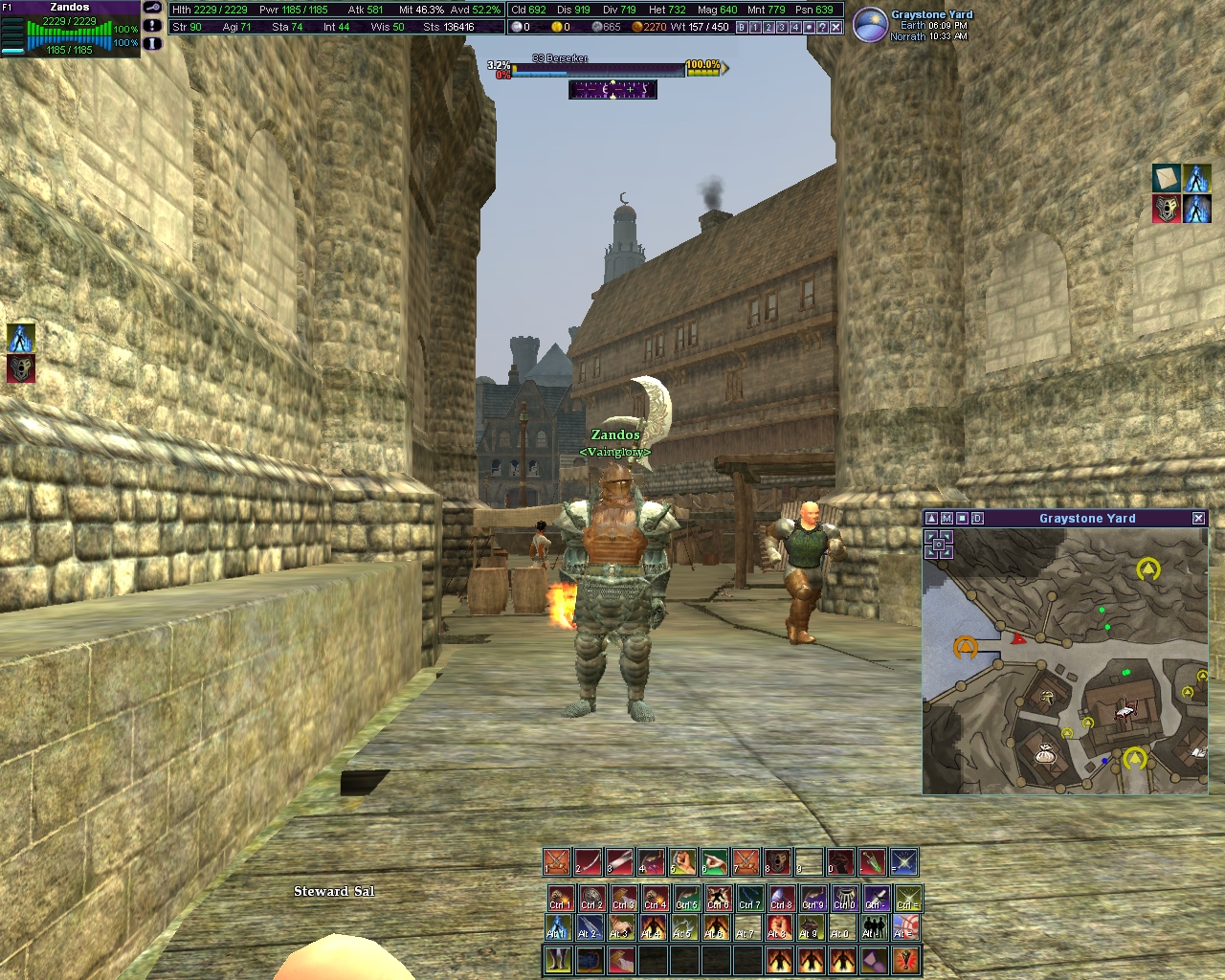Use the green dagger ability in the minus slot

872,862
